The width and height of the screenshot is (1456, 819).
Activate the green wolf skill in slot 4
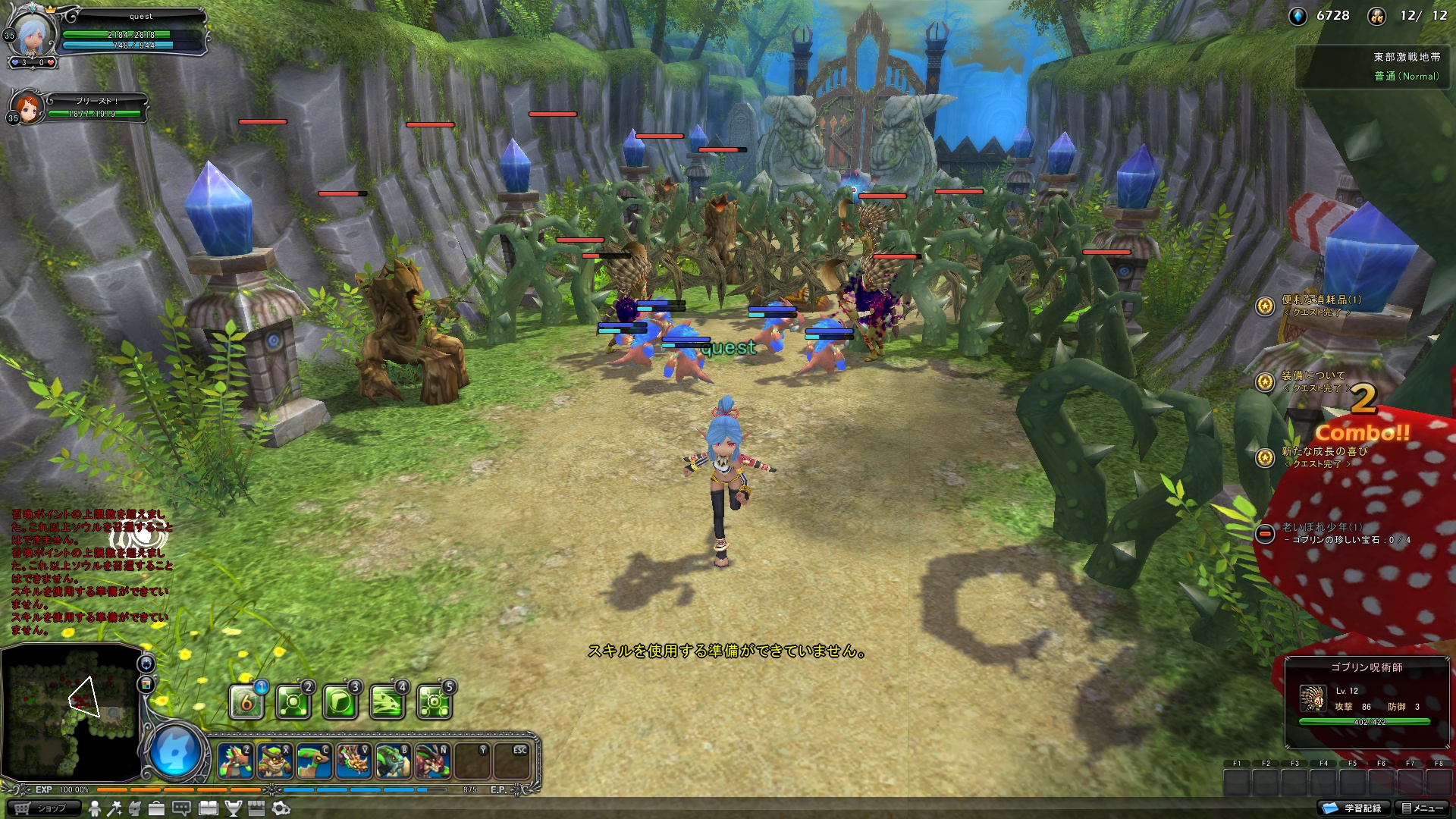pyautogui.click(x=387, y=702)
